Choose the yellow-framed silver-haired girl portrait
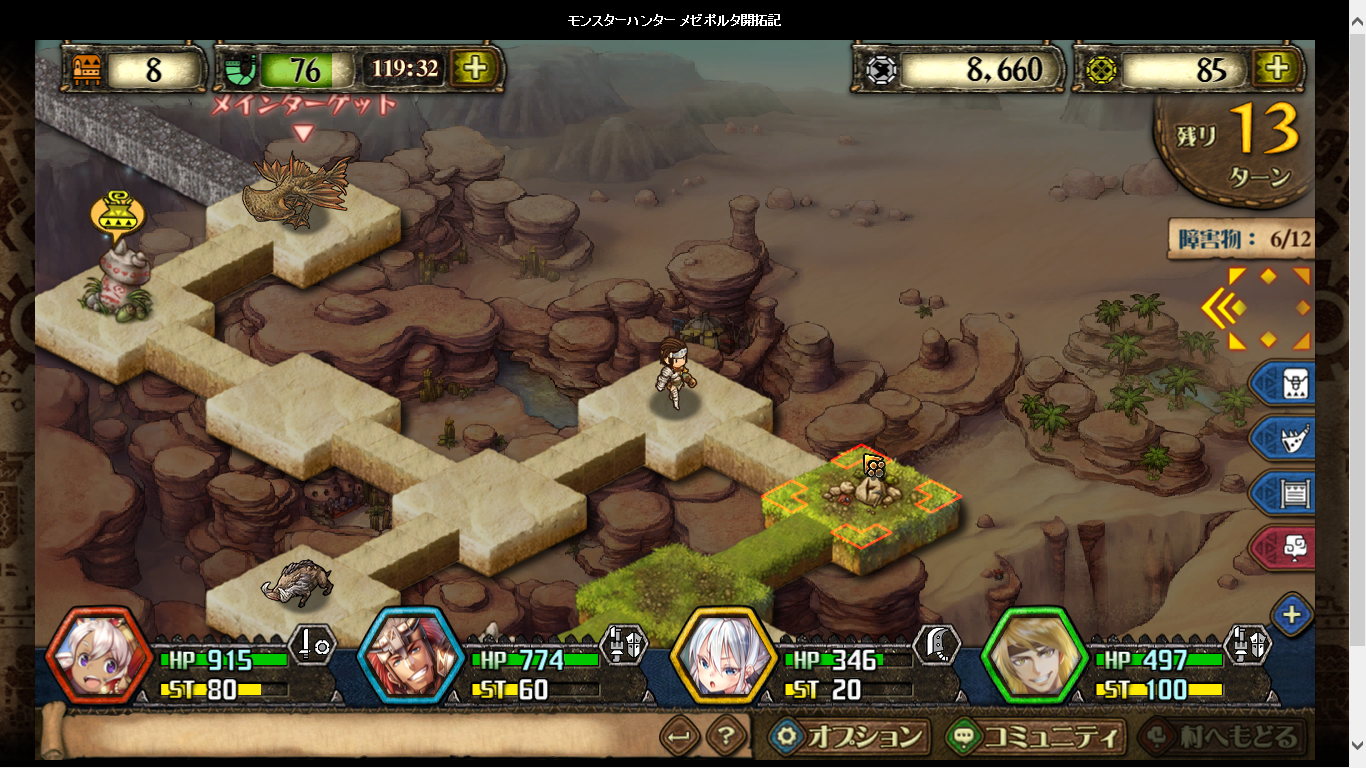The height and width of the screenshot is (768, 1366). coord(723,656)
